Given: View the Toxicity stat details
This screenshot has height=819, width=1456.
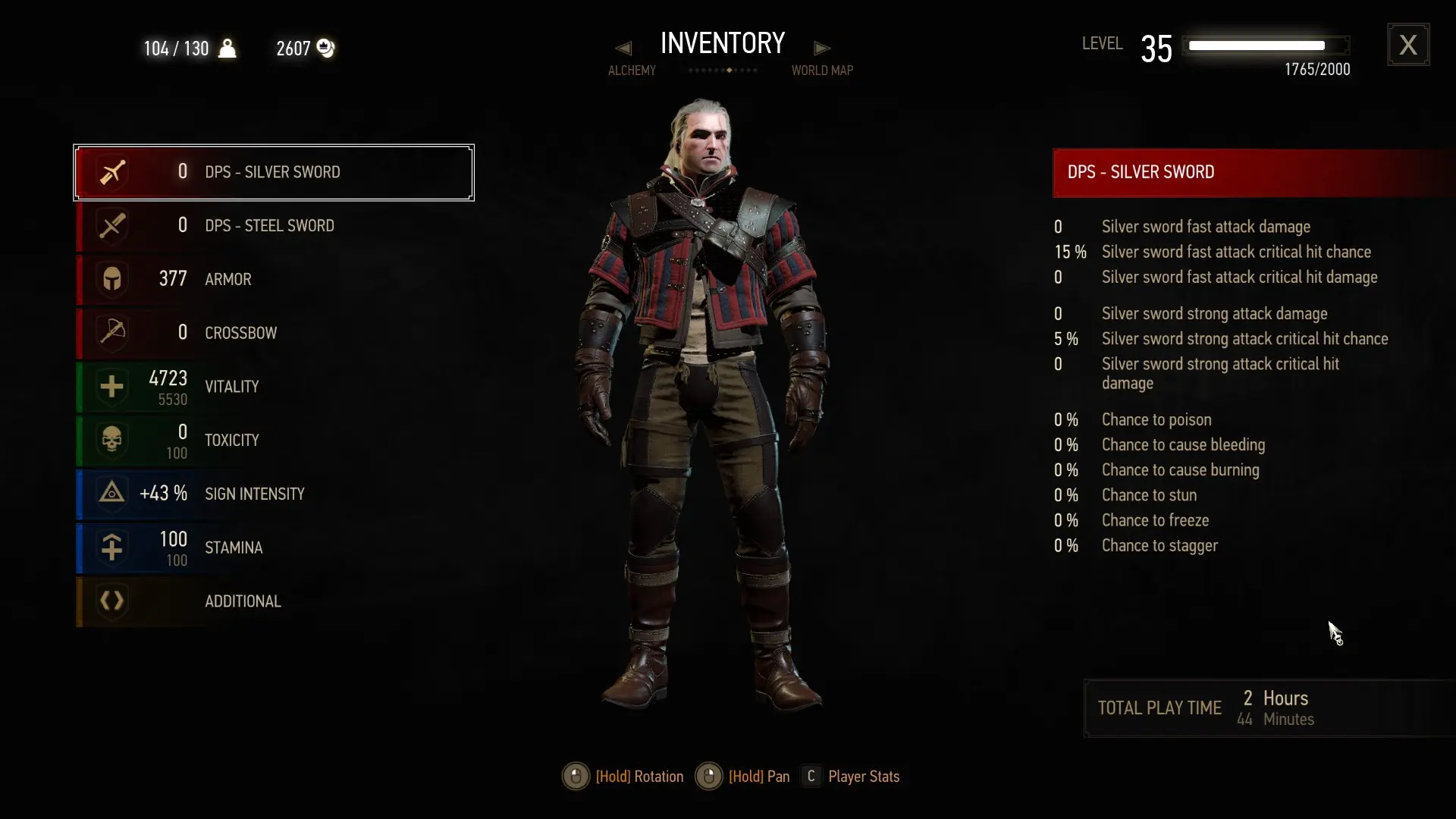Looking at the screenshot, I should [x=273, y=441].
